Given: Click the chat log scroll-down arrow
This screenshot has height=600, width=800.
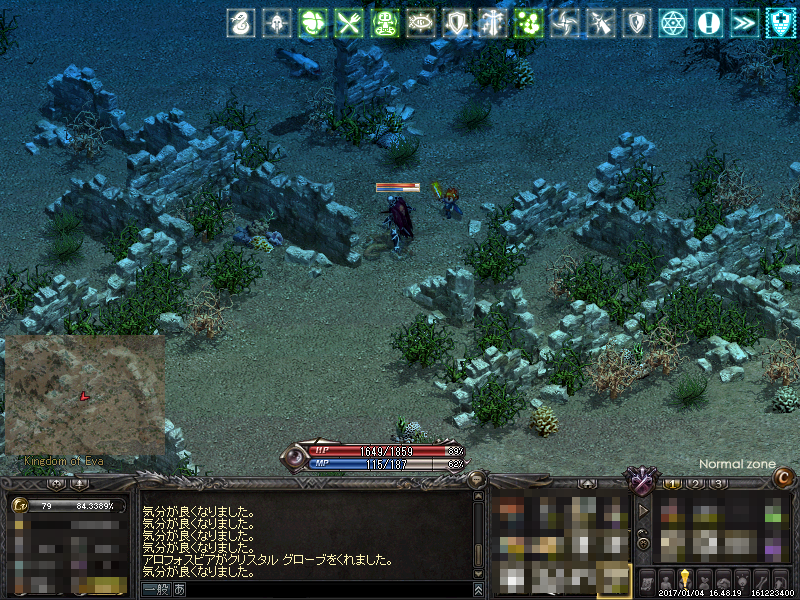Looking at the screenshot, I should (479, 573).
